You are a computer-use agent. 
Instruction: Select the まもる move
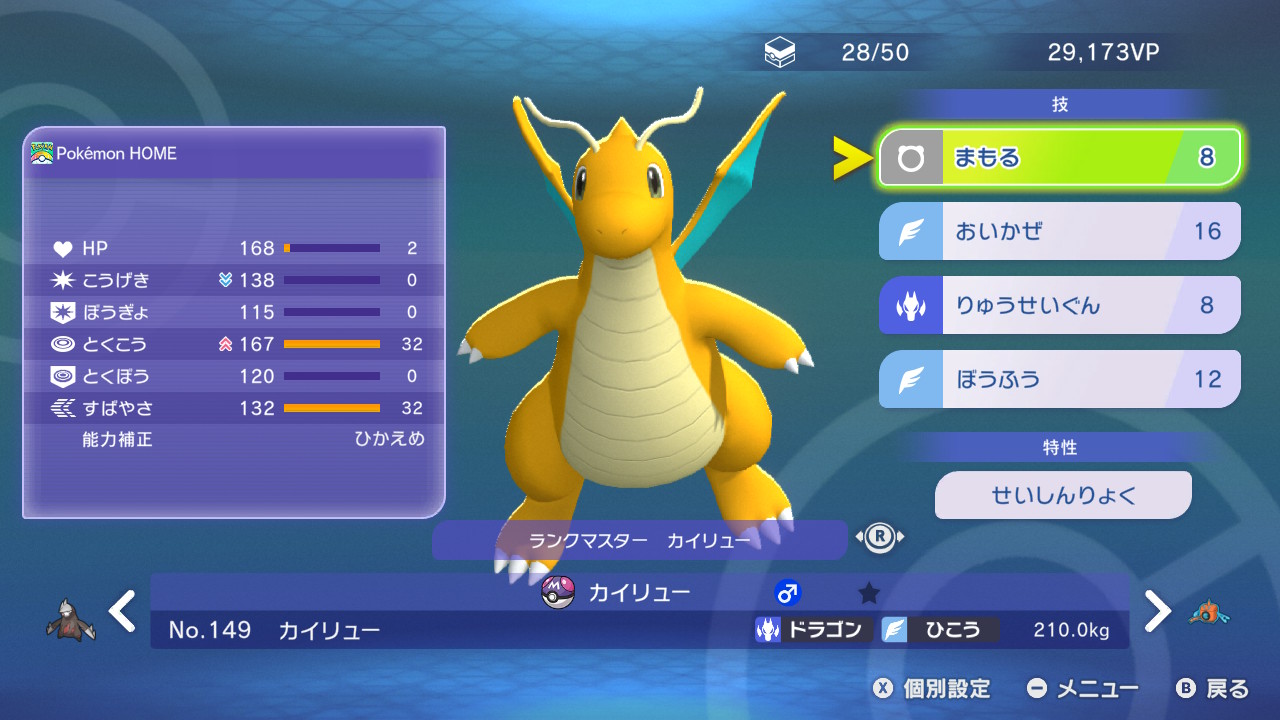click(x=1059, y=157)
